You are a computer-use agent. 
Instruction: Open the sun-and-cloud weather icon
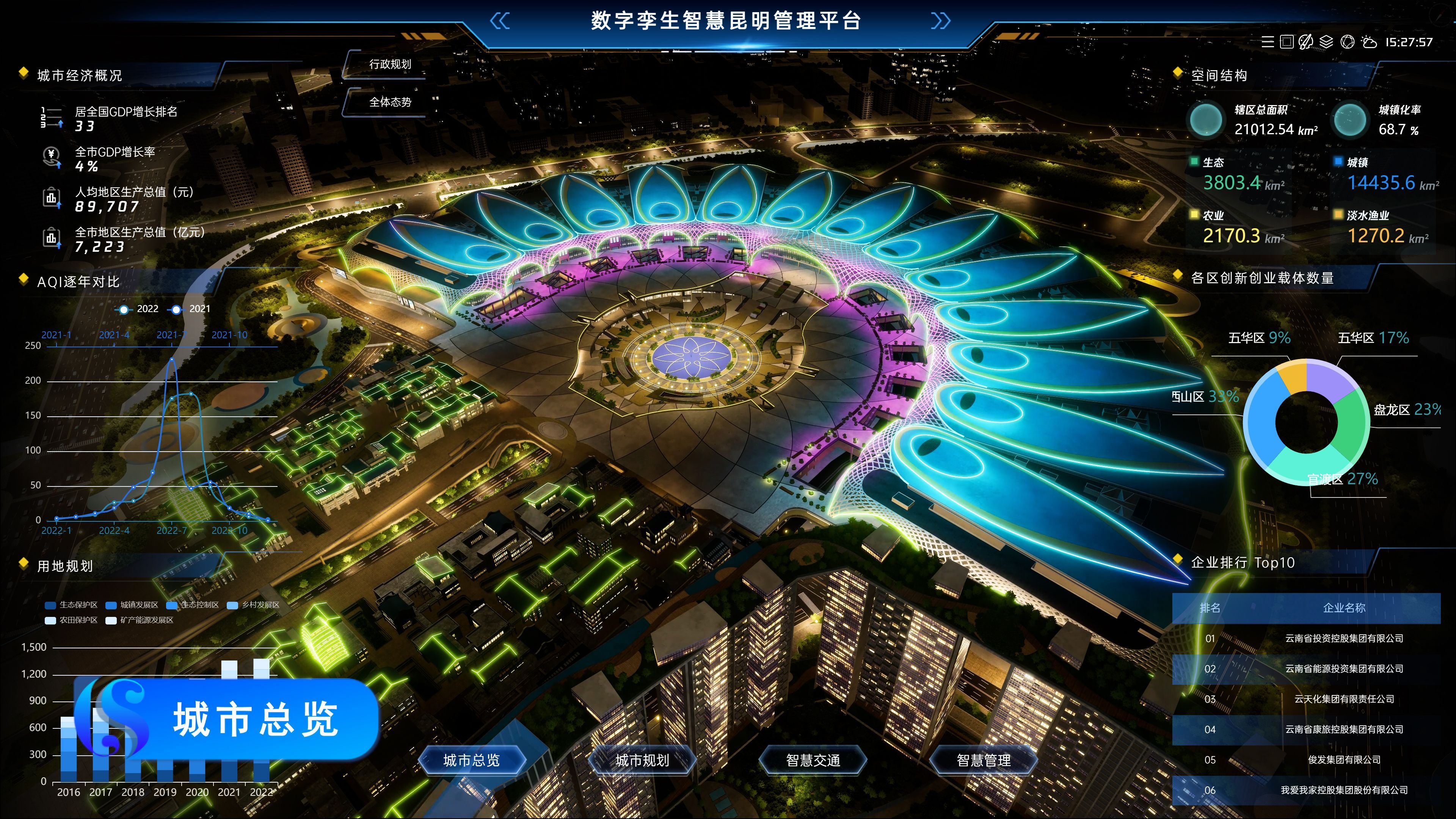tap(1369, 42)
